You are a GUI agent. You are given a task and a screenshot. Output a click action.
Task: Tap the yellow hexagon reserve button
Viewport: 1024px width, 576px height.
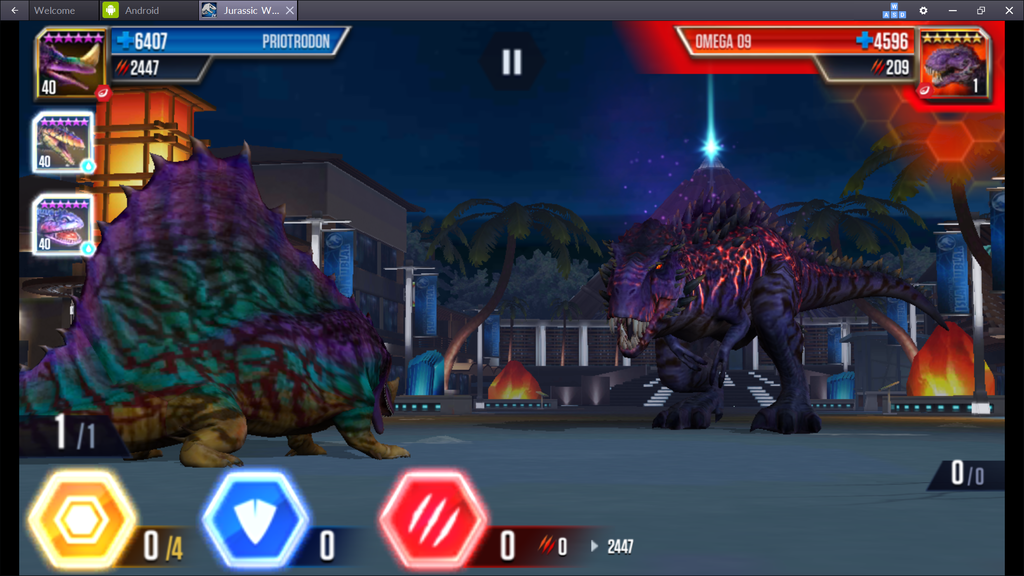82,520
